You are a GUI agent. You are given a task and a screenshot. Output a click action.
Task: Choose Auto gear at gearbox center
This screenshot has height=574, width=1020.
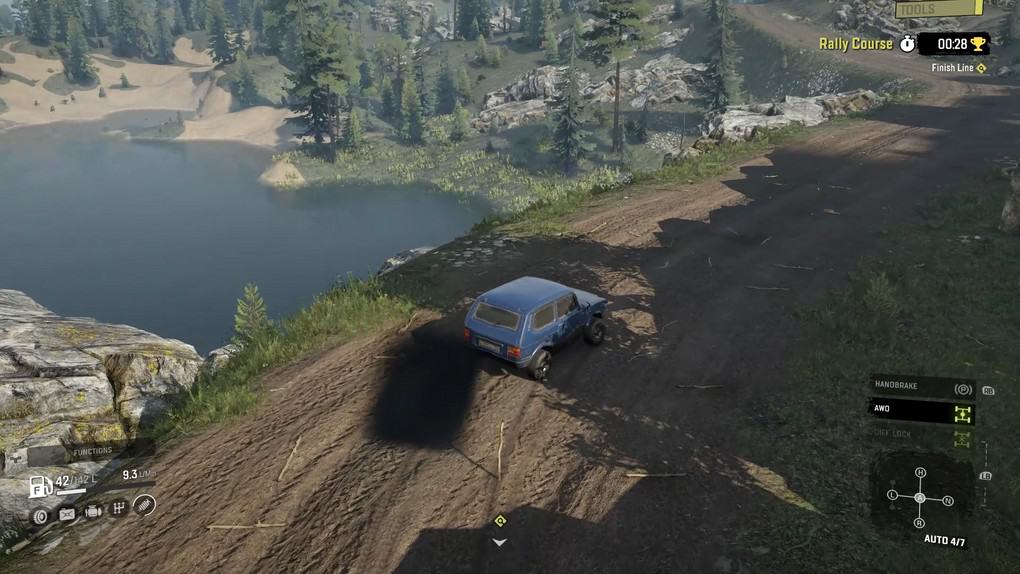(920, 498)
